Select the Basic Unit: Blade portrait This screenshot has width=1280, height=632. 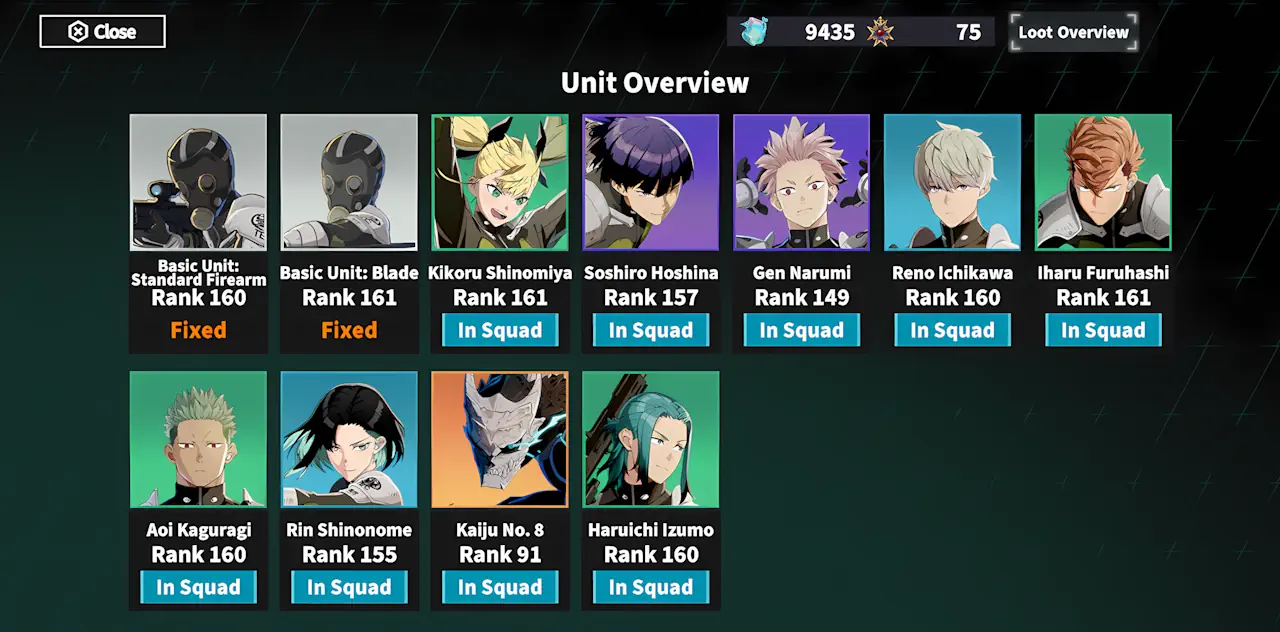coord(349,182)
